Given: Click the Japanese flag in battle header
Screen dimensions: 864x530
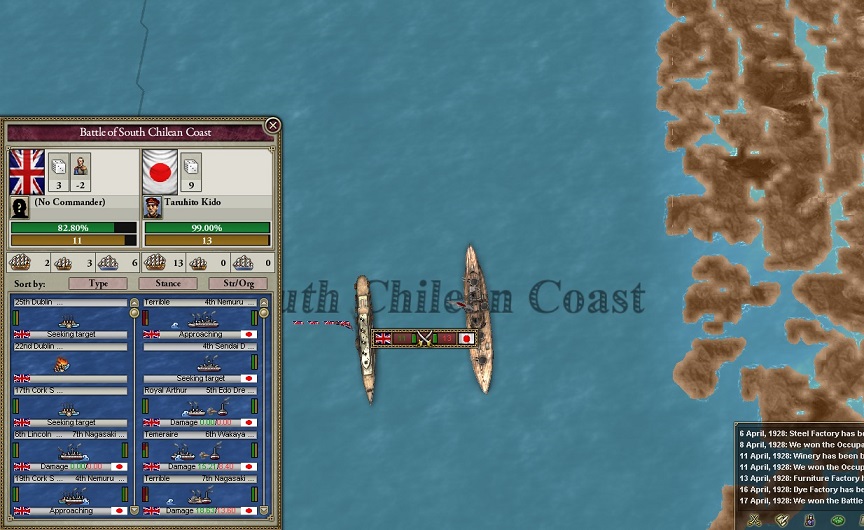Looking at the screenshot, I should pos(160,172).
